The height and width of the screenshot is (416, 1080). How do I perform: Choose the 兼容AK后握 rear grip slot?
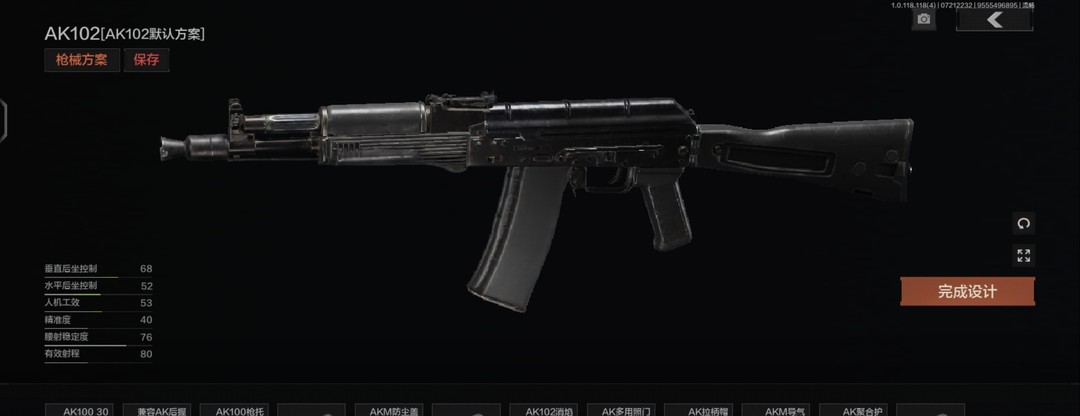(161, 410)
